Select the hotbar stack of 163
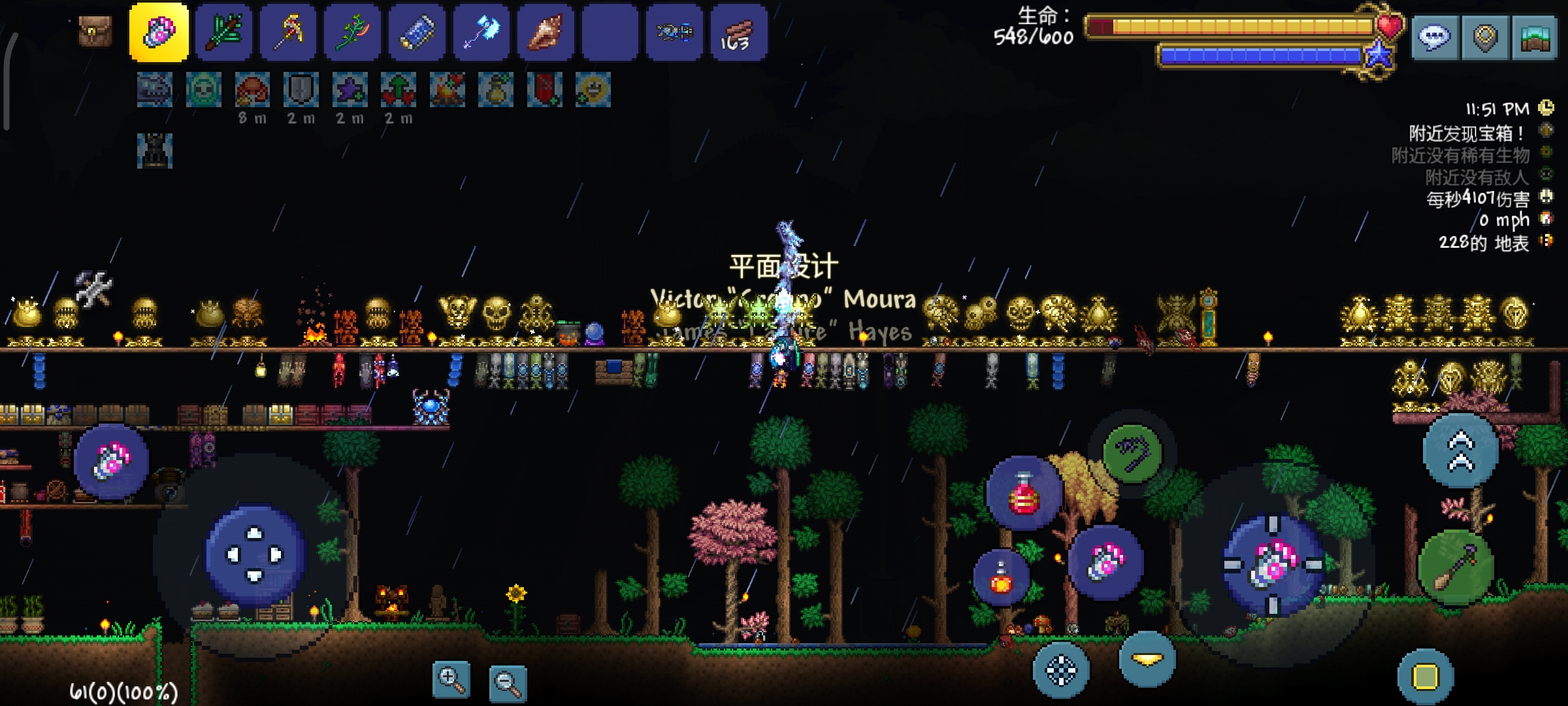This screenshot has height=706, width=1568. [739, 33]
